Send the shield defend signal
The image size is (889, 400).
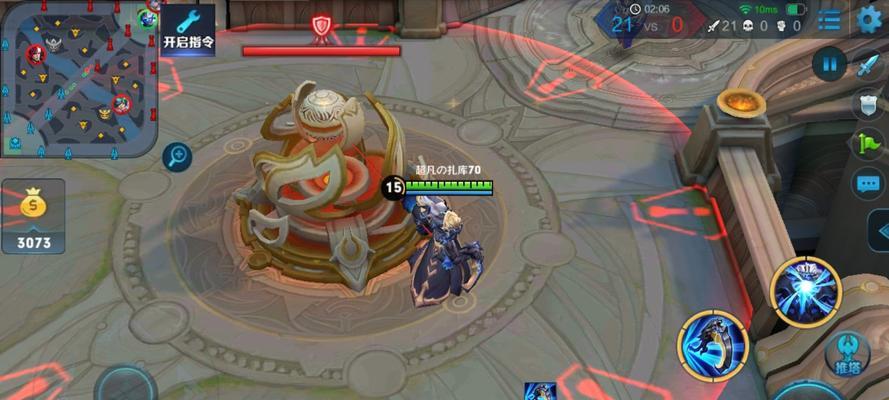pyautogui.click(x=866, y=105)
